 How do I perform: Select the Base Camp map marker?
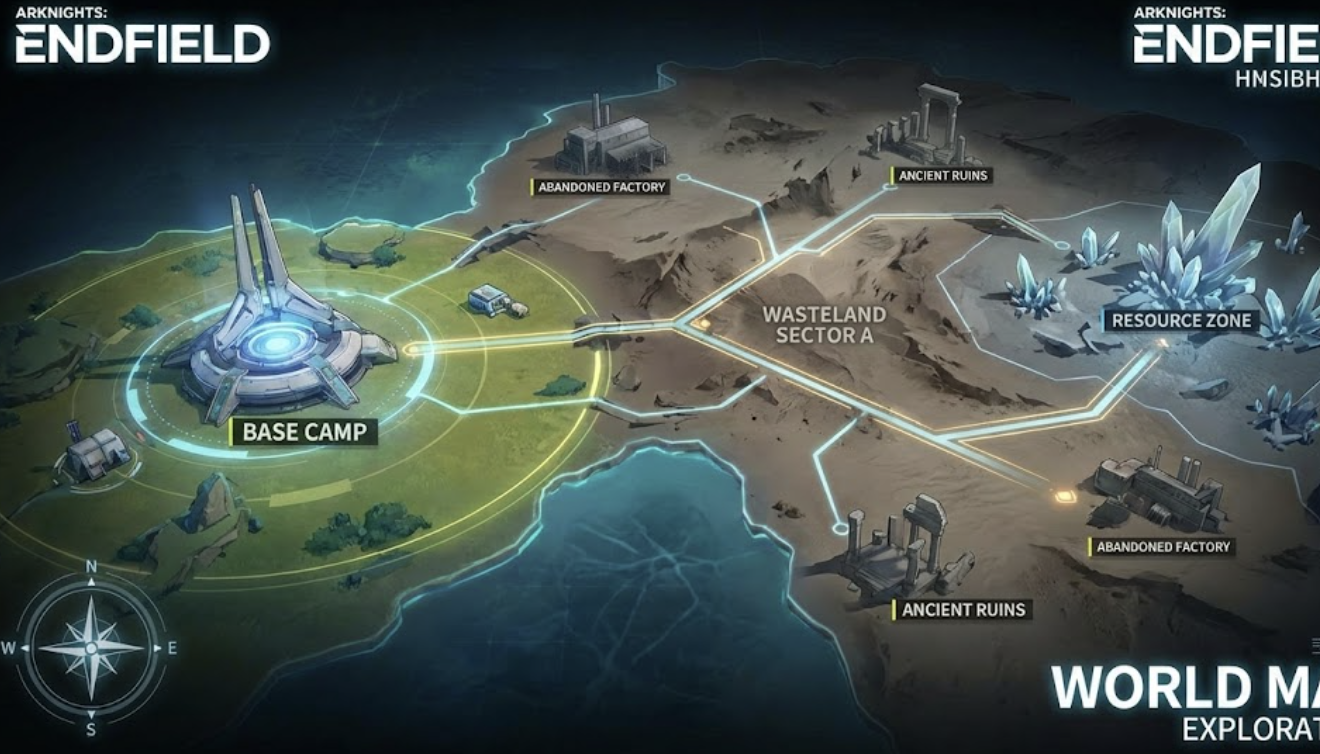tap(303, 432)
